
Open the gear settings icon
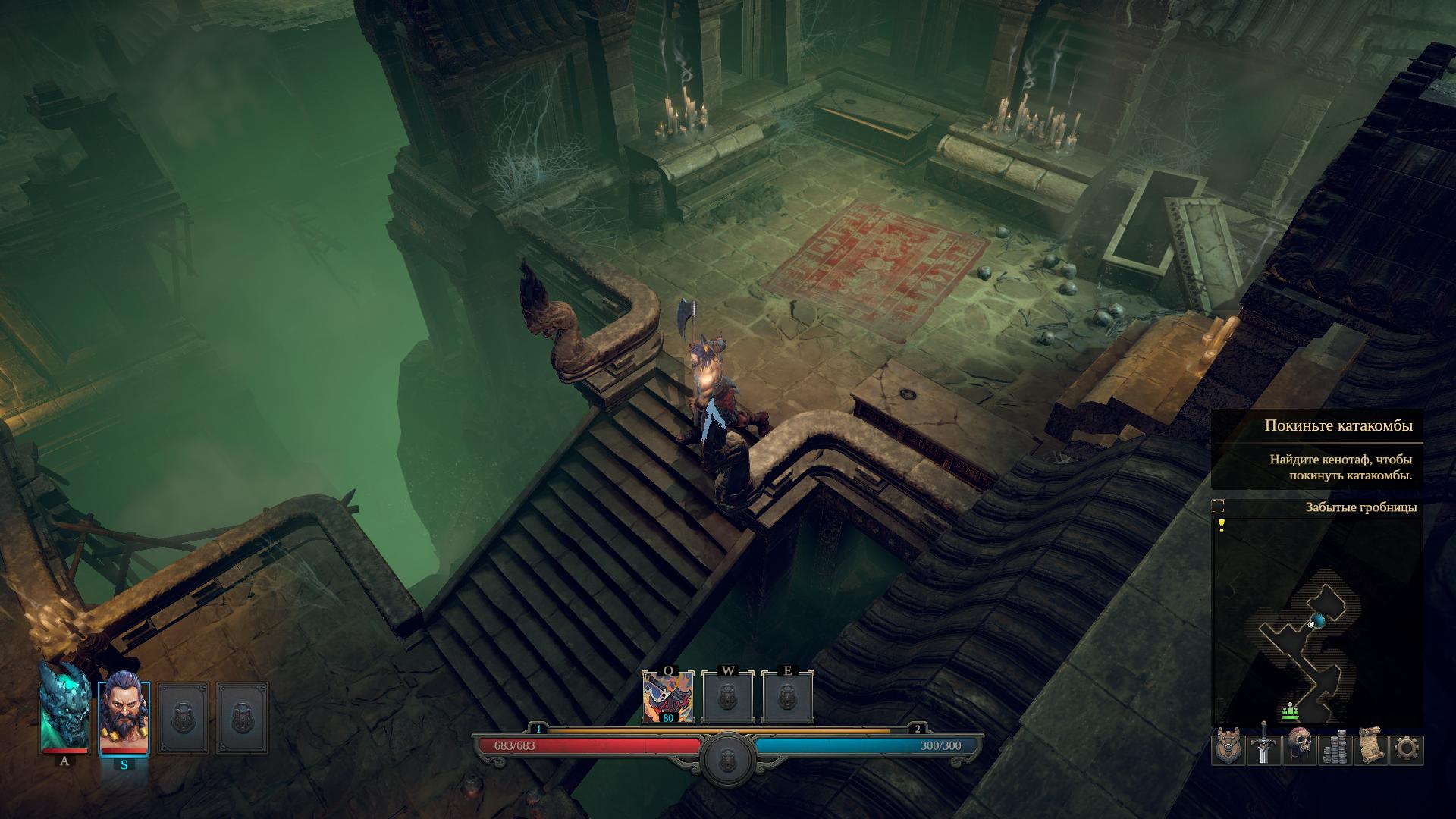click(1406, 748)
